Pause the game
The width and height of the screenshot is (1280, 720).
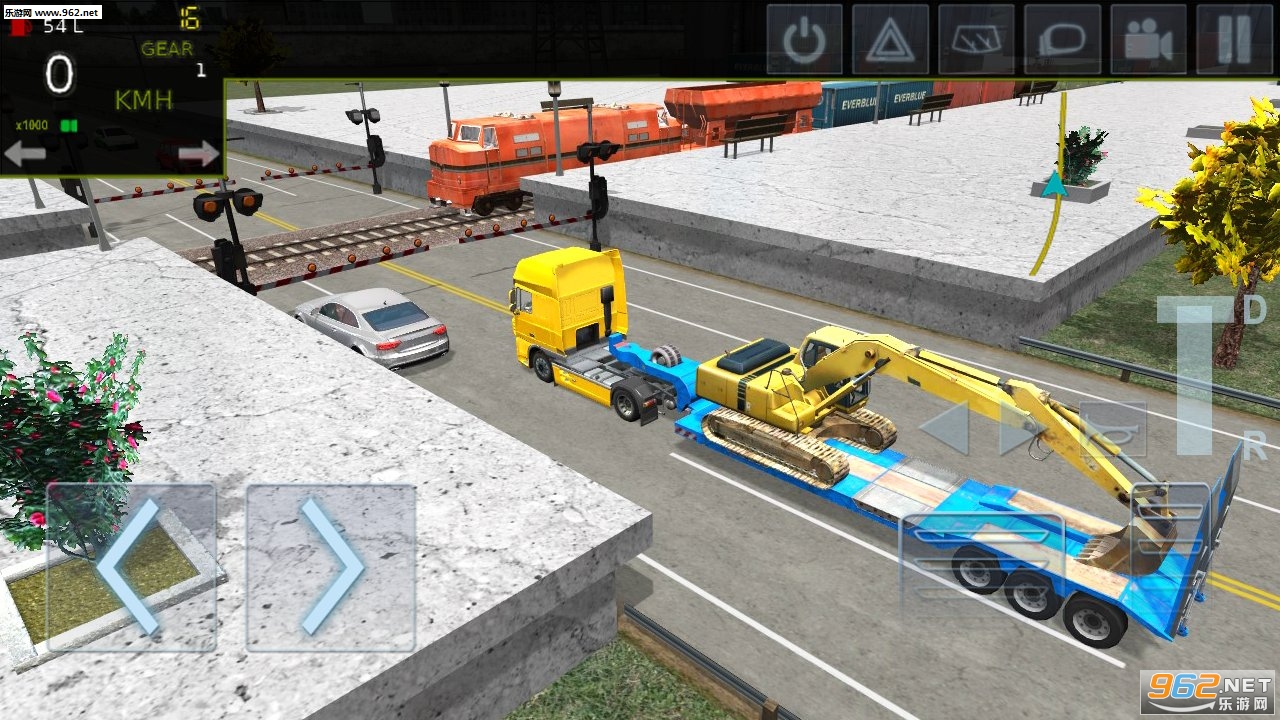[x=1234, y=40]
